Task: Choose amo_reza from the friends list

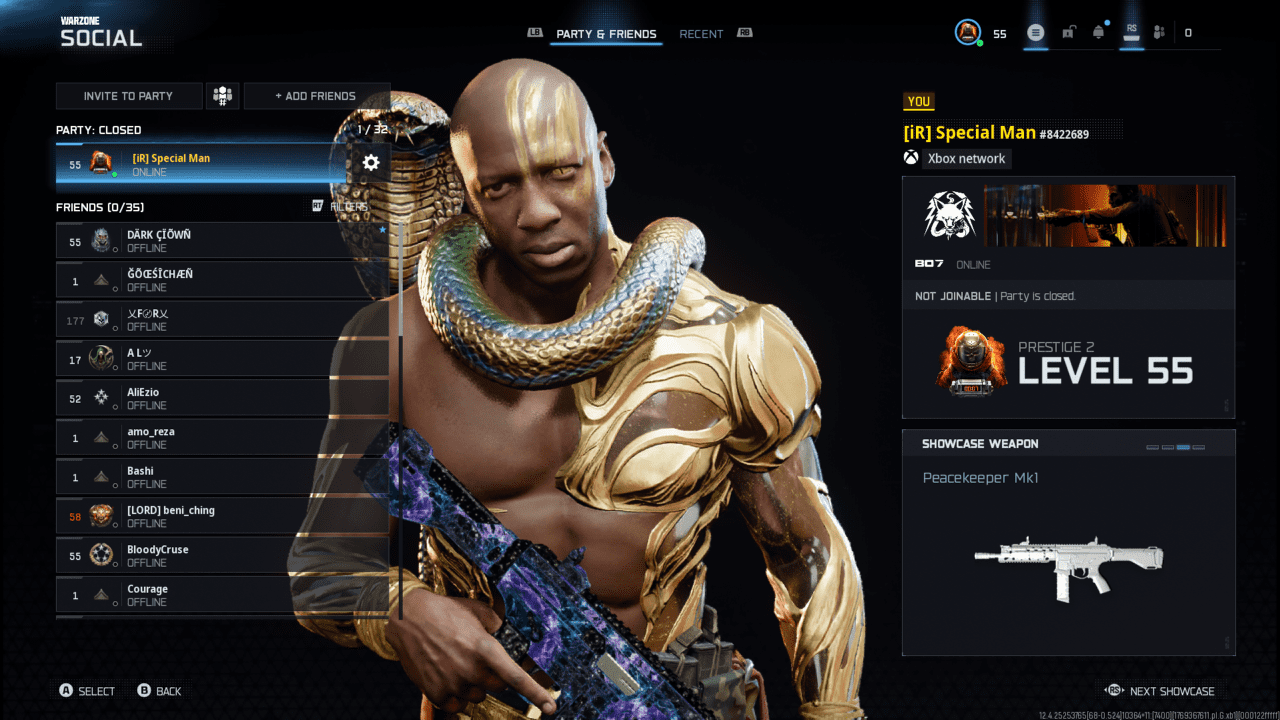Action: point(222,437)
